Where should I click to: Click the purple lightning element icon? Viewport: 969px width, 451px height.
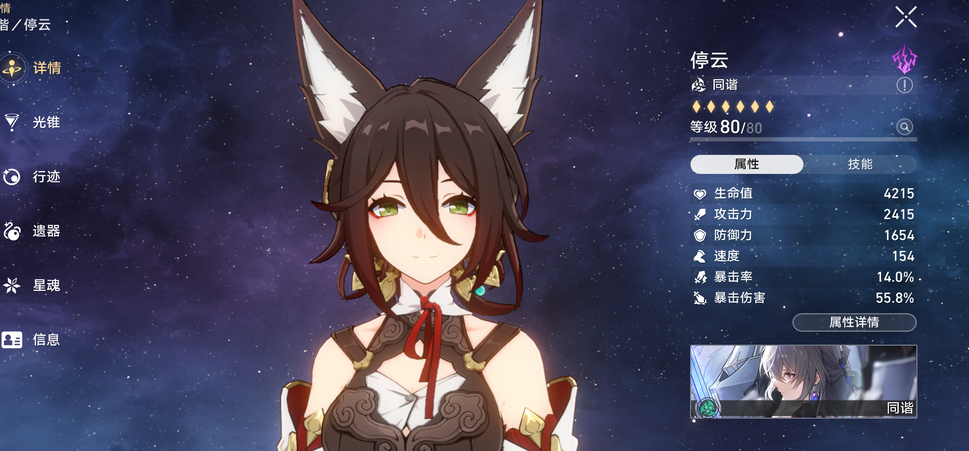904,59
